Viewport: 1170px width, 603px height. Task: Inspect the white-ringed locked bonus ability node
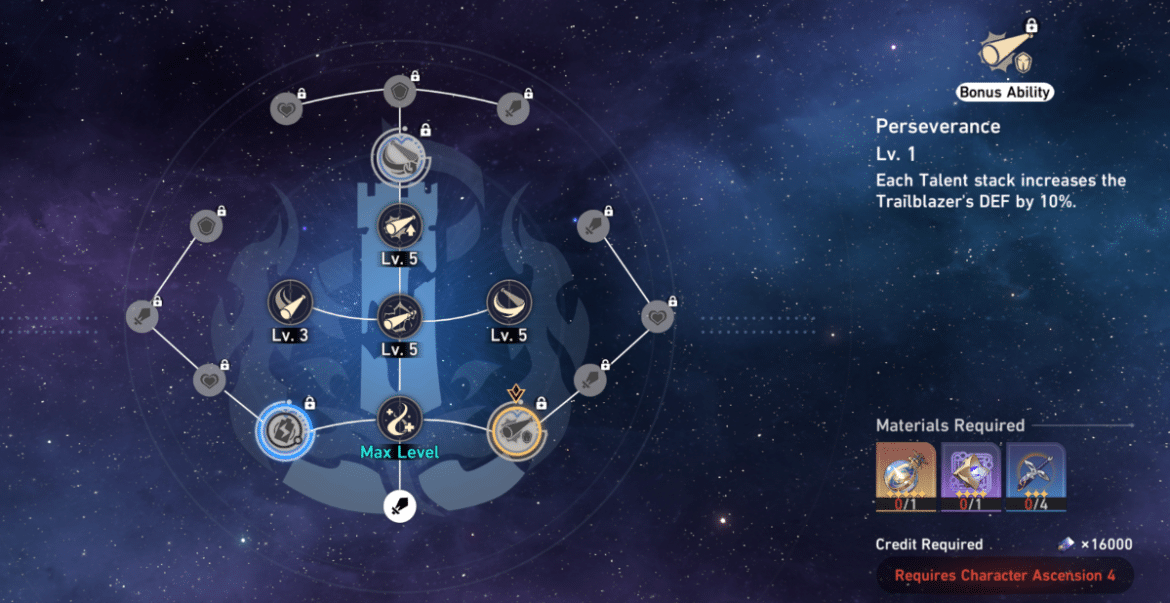coord(400,156)
